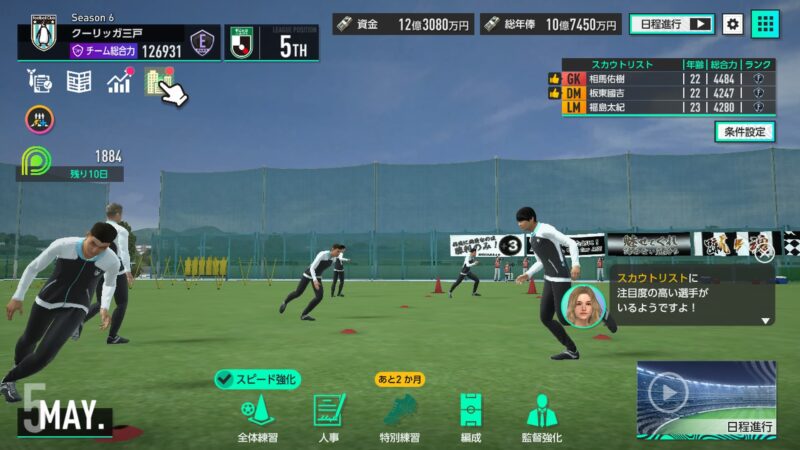Click the stadium 日程進行 play thumbnail
800x450 pixels.
(x=706, y=397)
